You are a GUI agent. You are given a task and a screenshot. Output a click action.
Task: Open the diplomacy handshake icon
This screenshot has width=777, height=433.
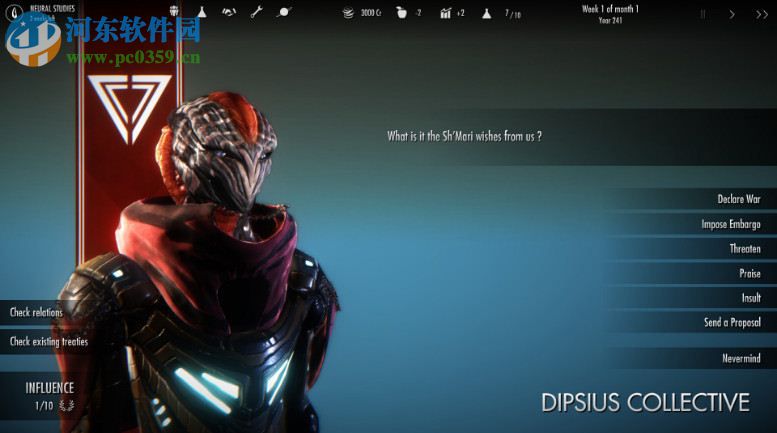click(x=229, y=13)
